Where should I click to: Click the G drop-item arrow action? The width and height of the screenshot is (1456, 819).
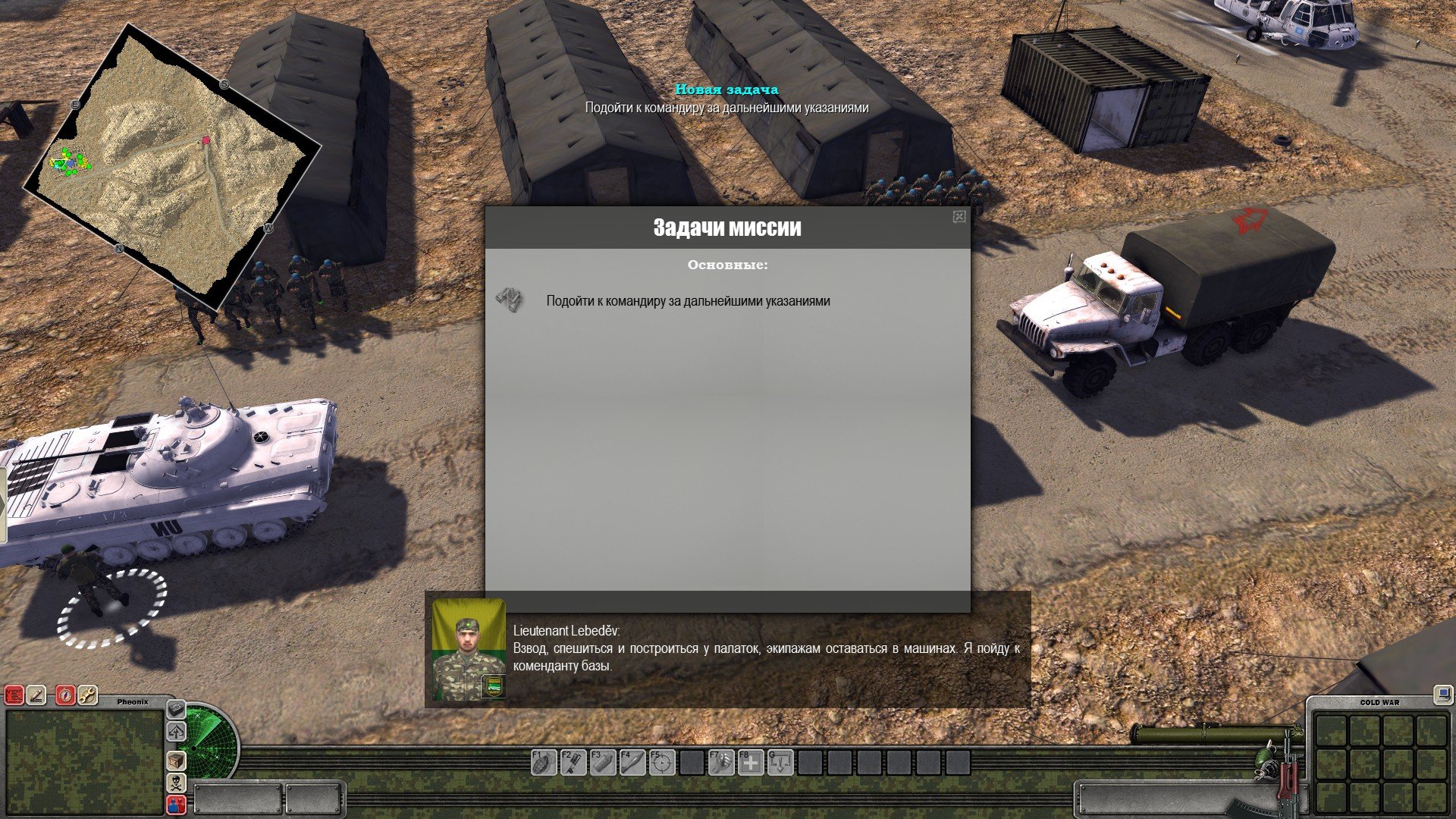coord(780,762)
